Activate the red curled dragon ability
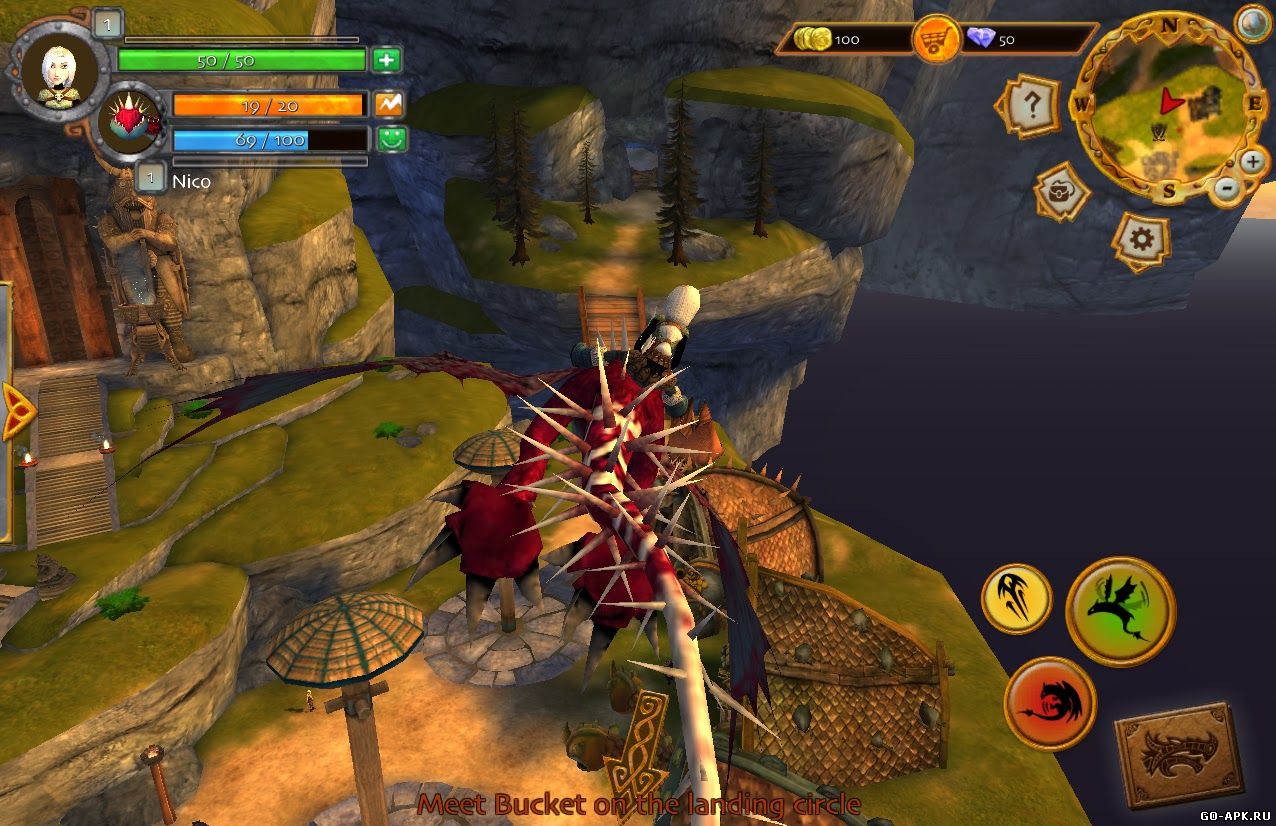 (x=1050, y=703)
